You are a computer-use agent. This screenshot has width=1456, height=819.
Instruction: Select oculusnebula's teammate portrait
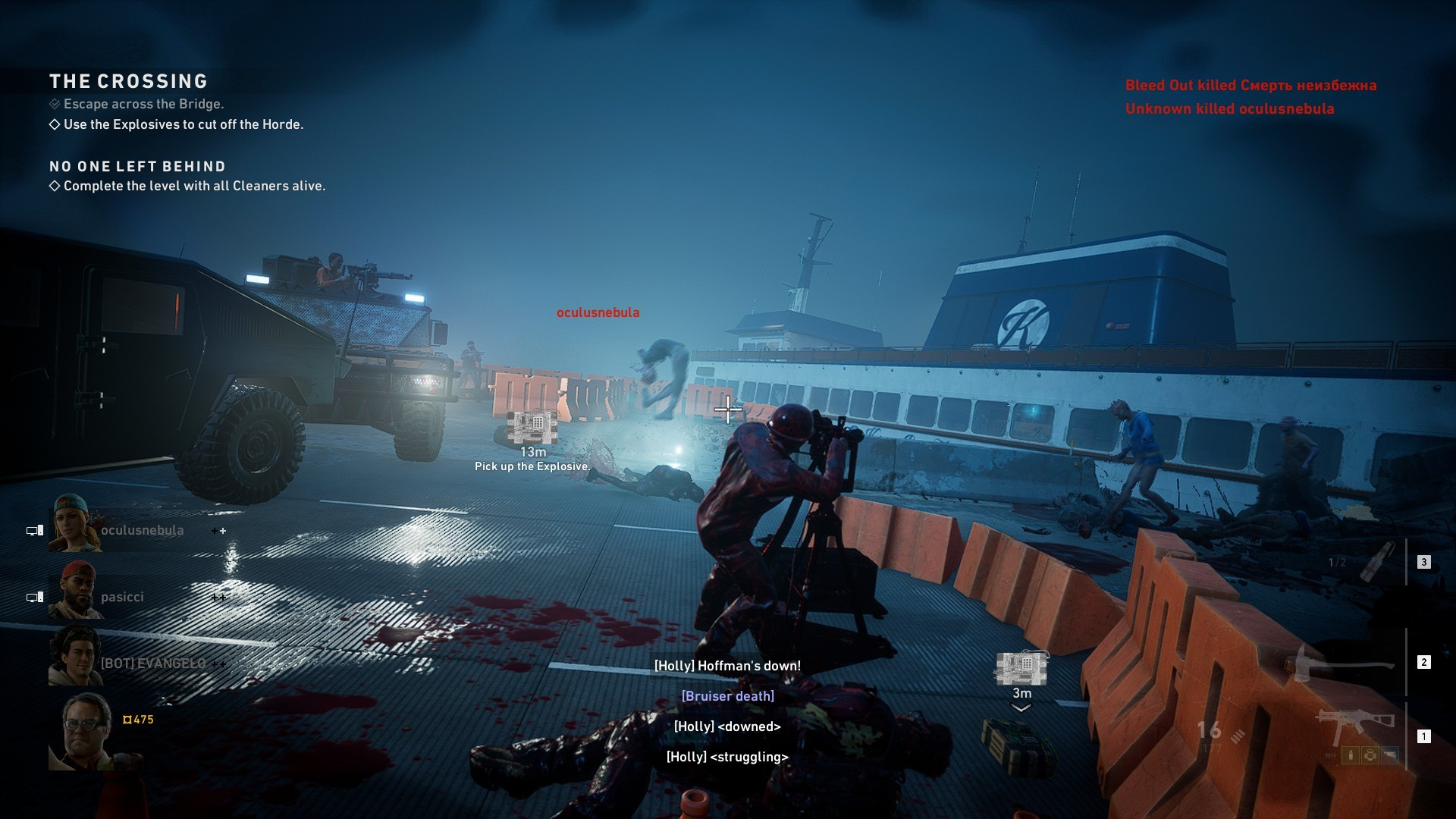pos(75,523)
